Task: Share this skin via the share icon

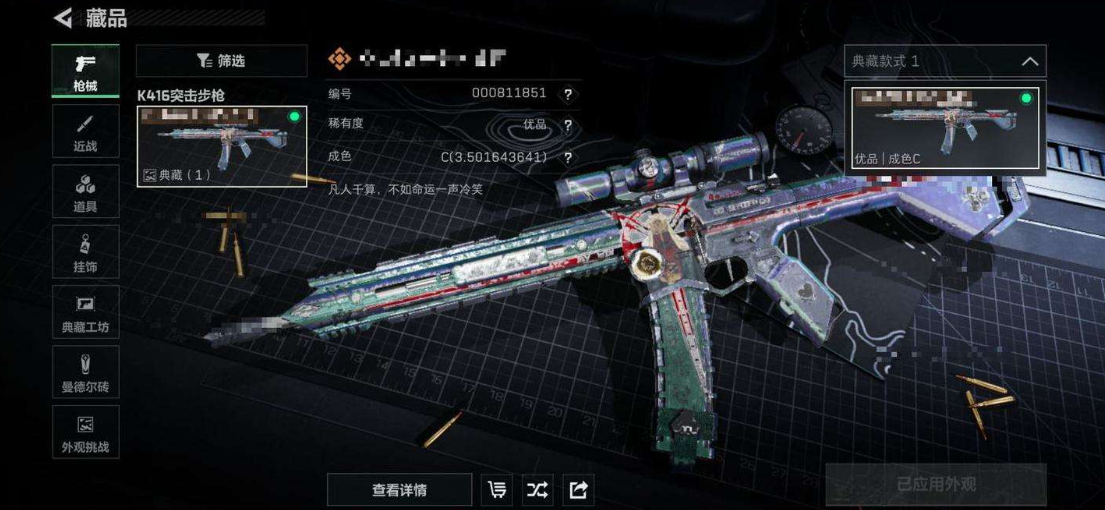Action: point(578,489)
